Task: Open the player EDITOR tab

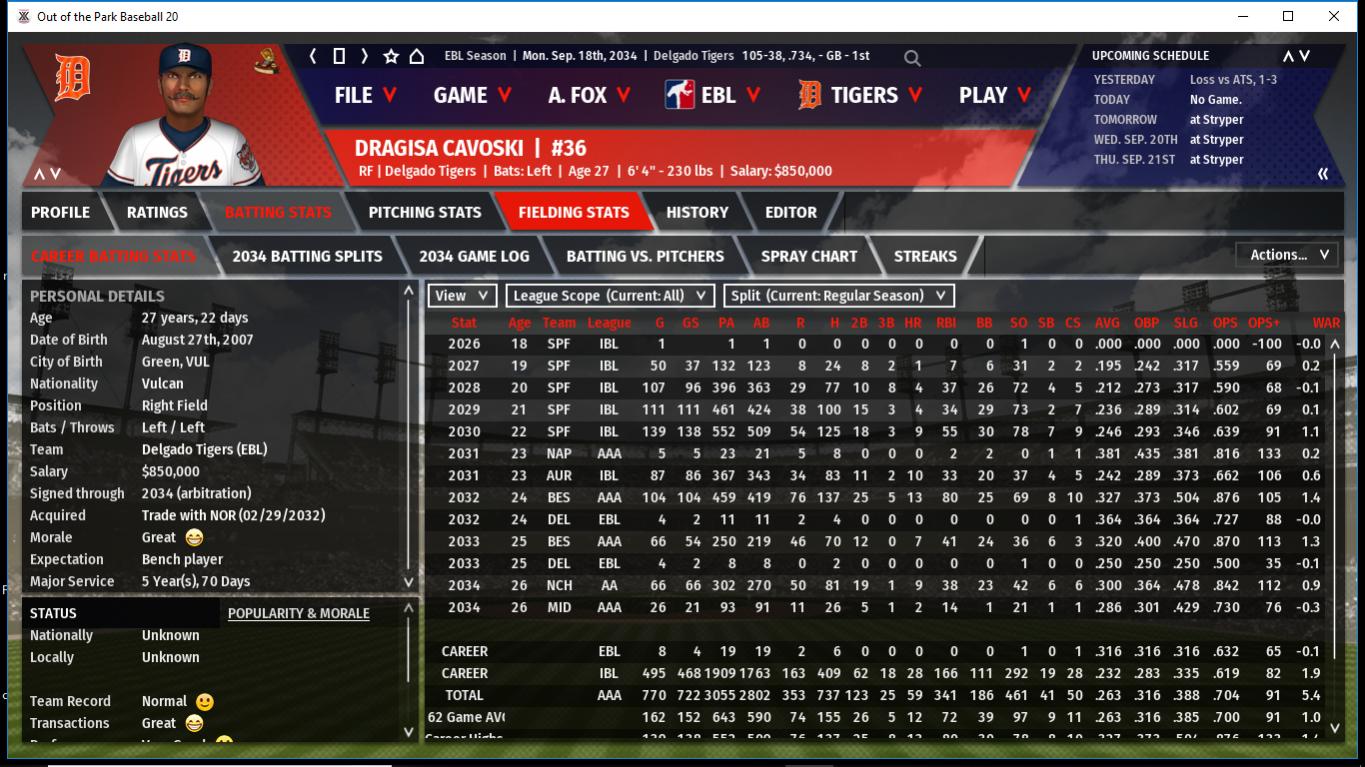Action: coord(791,212)
